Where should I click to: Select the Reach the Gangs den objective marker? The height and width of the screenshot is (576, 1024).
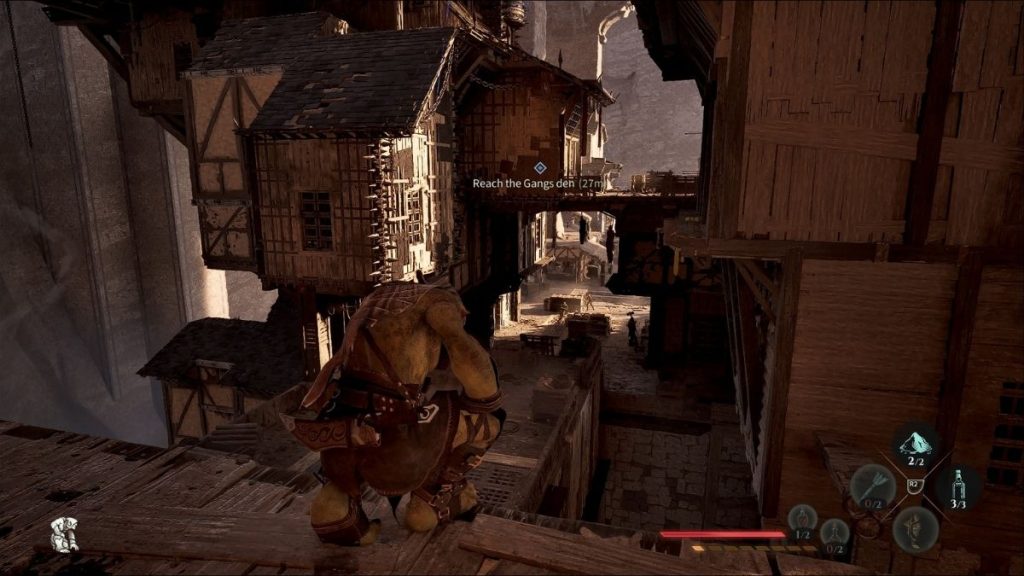click(x=540, y=168)
